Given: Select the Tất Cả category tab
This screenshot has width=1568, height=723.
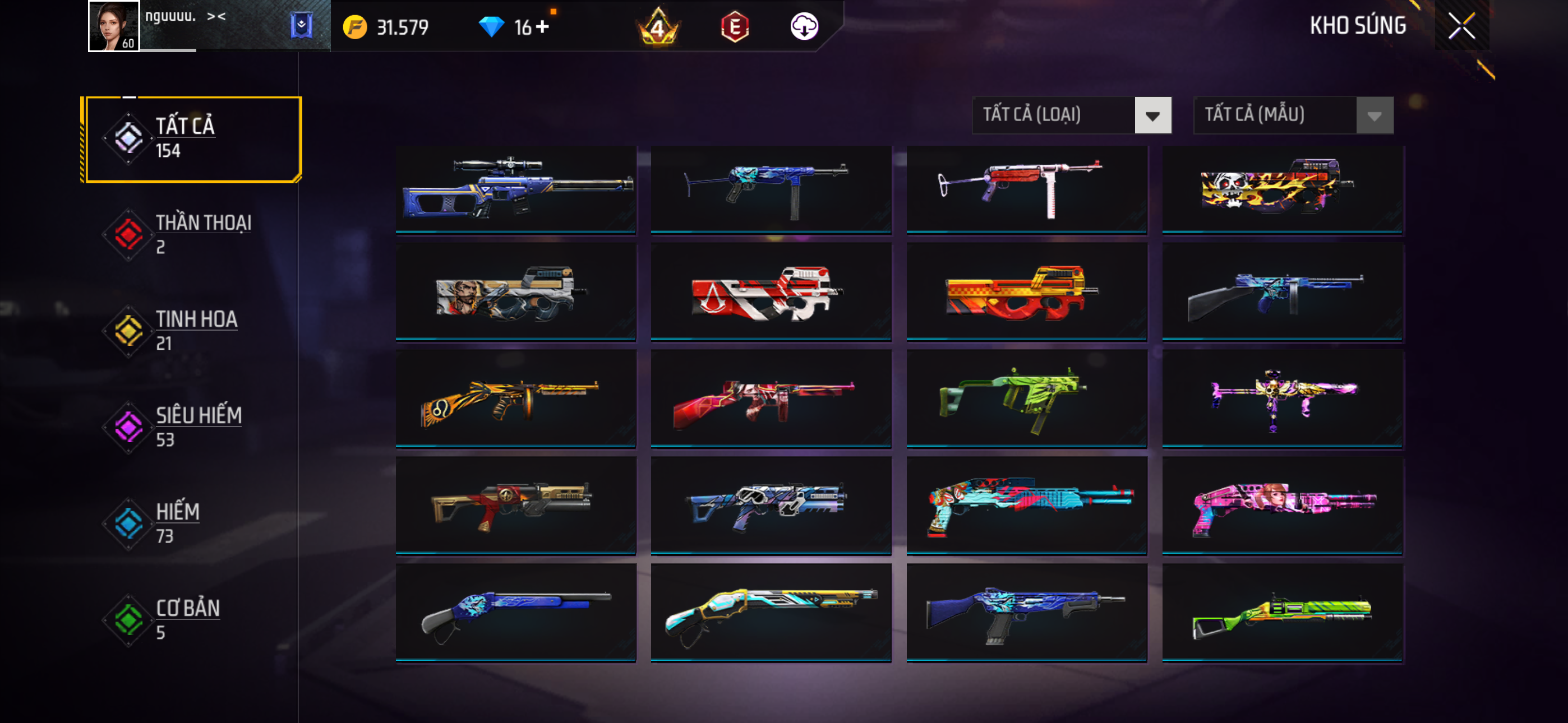Looking at the screenshot, I should click(192, 139).
